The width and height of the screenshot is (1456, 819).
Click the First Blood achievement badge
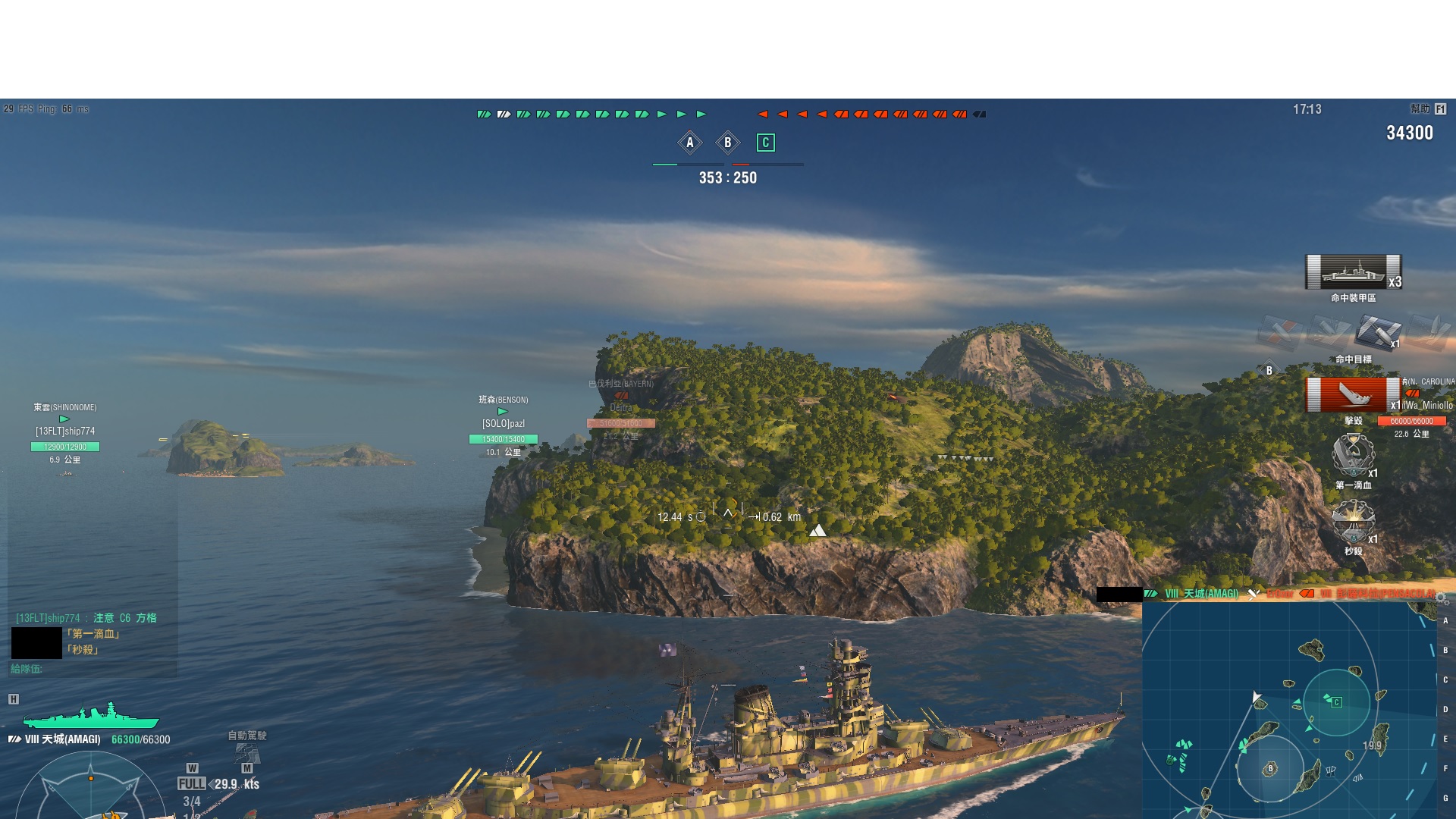click(x=1353, y=455)
